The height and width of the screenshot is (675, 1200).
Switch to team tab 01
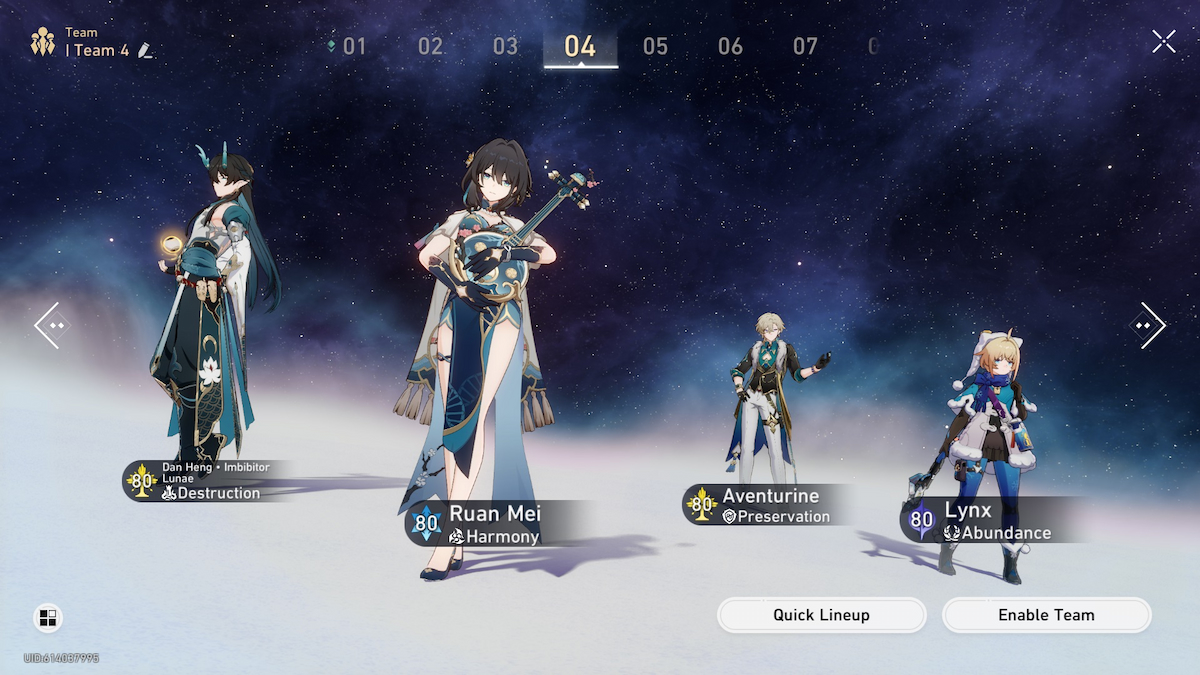tap(354, 46)
